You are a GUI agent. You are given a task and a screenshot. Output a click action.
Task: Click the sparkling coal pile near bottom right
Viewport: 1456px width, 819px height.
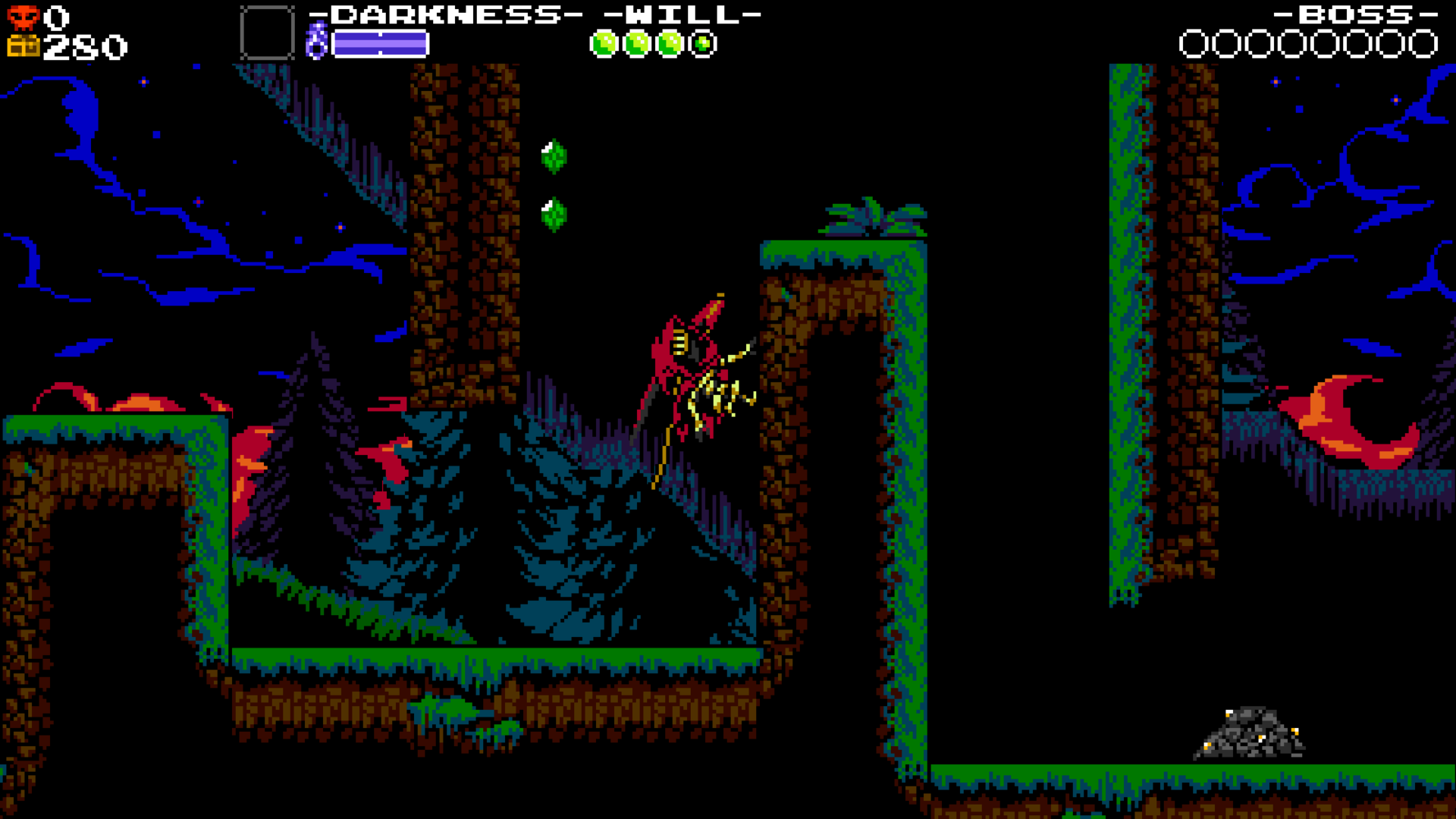click(1251, 732)
